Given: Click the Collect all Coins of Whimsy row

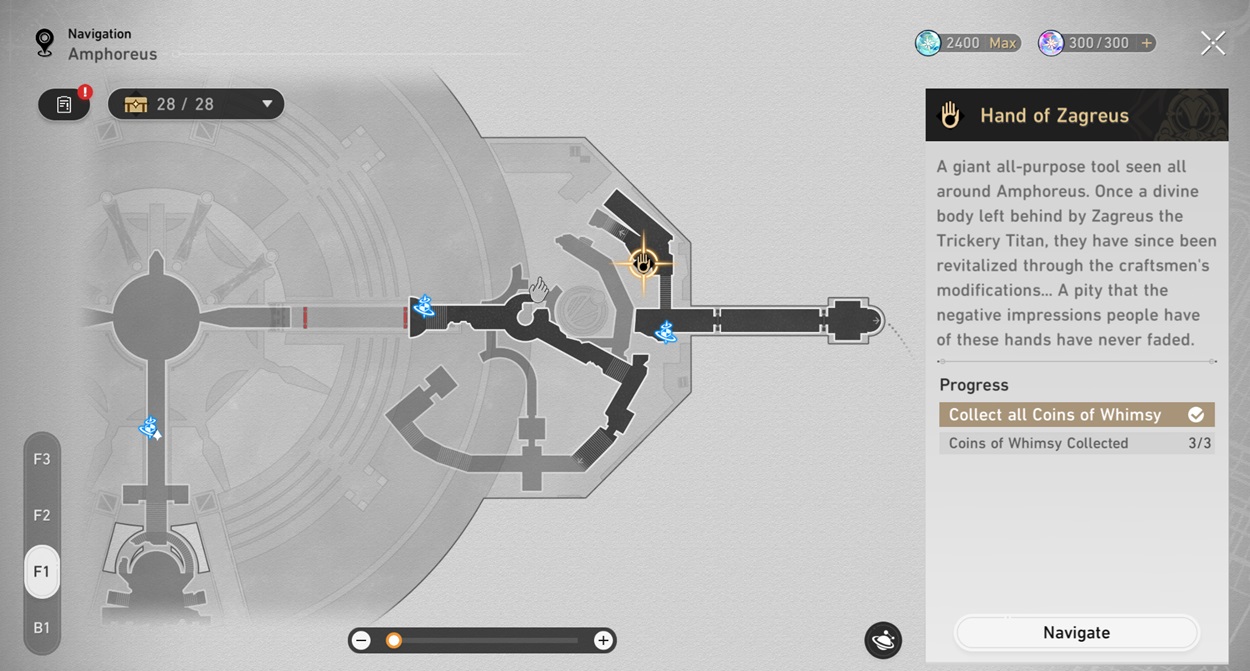Looking at the screenshot, I should (x=1076, y=414).
